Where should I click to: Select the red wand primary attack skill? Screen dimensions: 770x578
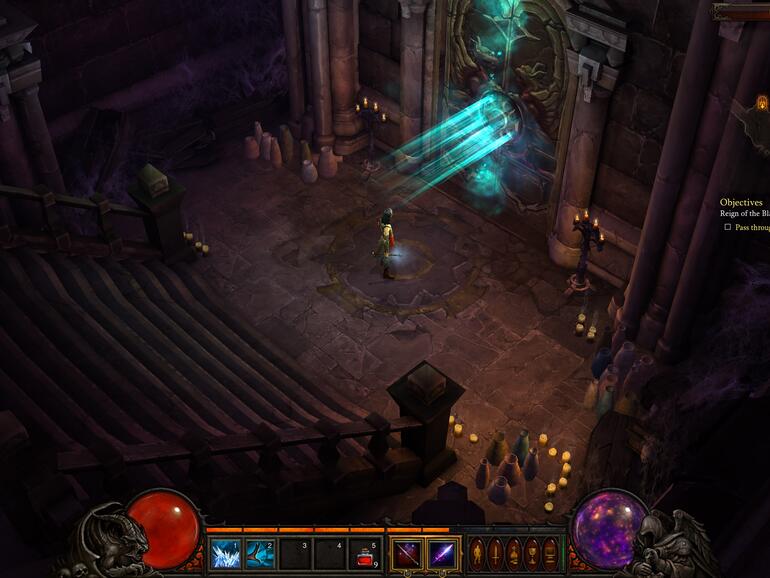pyautogui.click(x=407, y=553)
